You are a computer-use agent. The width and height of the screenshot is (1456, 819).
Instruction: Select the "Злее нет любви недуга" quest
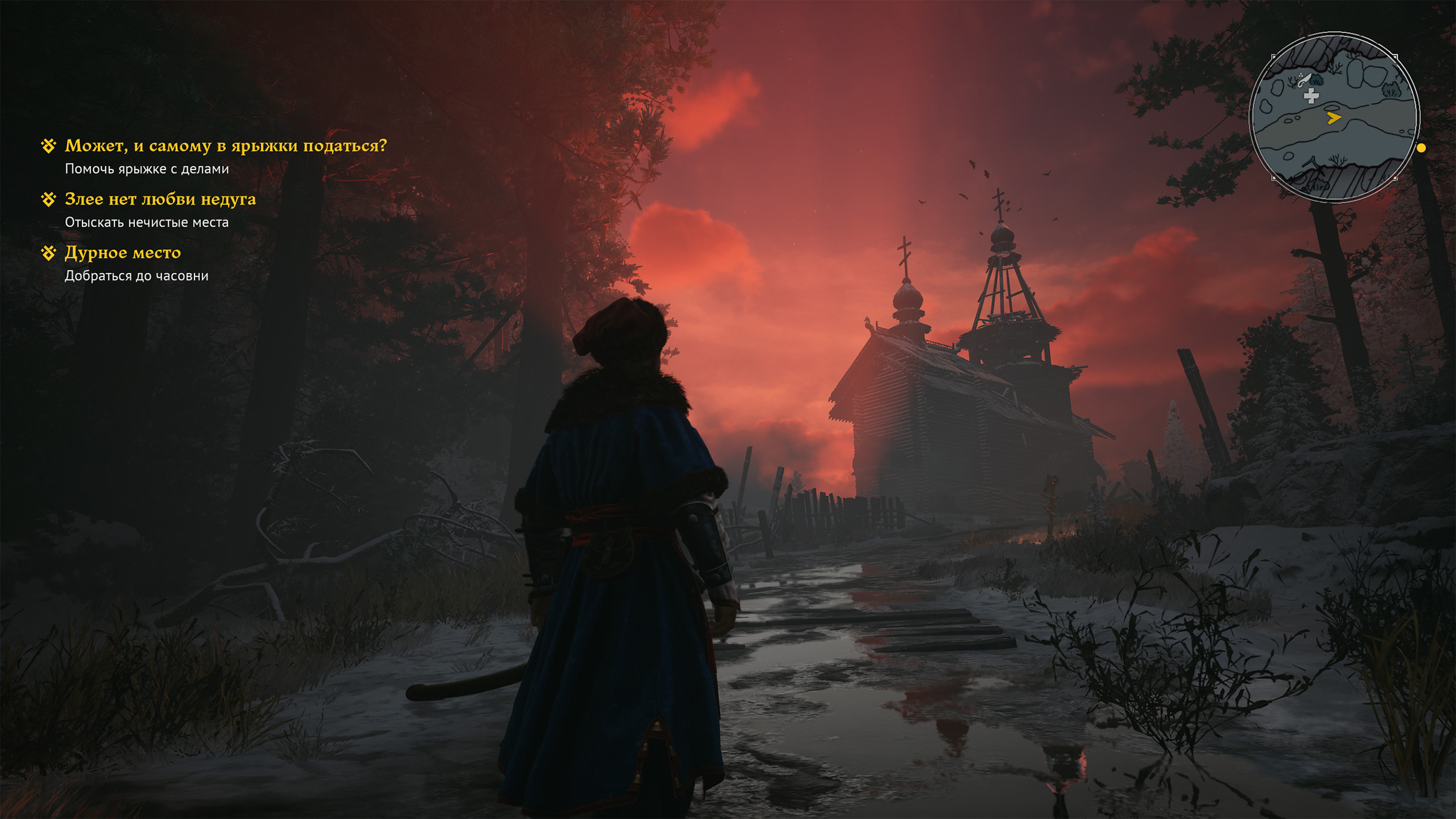point(160,199)
